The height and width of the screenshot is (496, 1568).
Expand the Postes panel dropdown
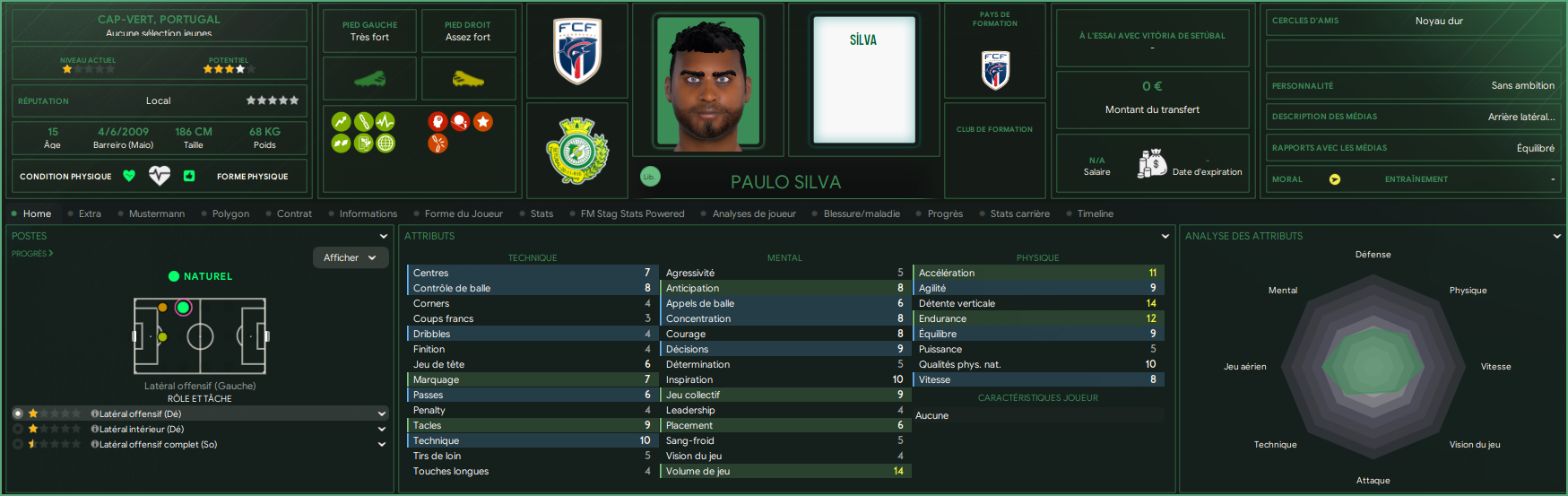tap(384, 236)
